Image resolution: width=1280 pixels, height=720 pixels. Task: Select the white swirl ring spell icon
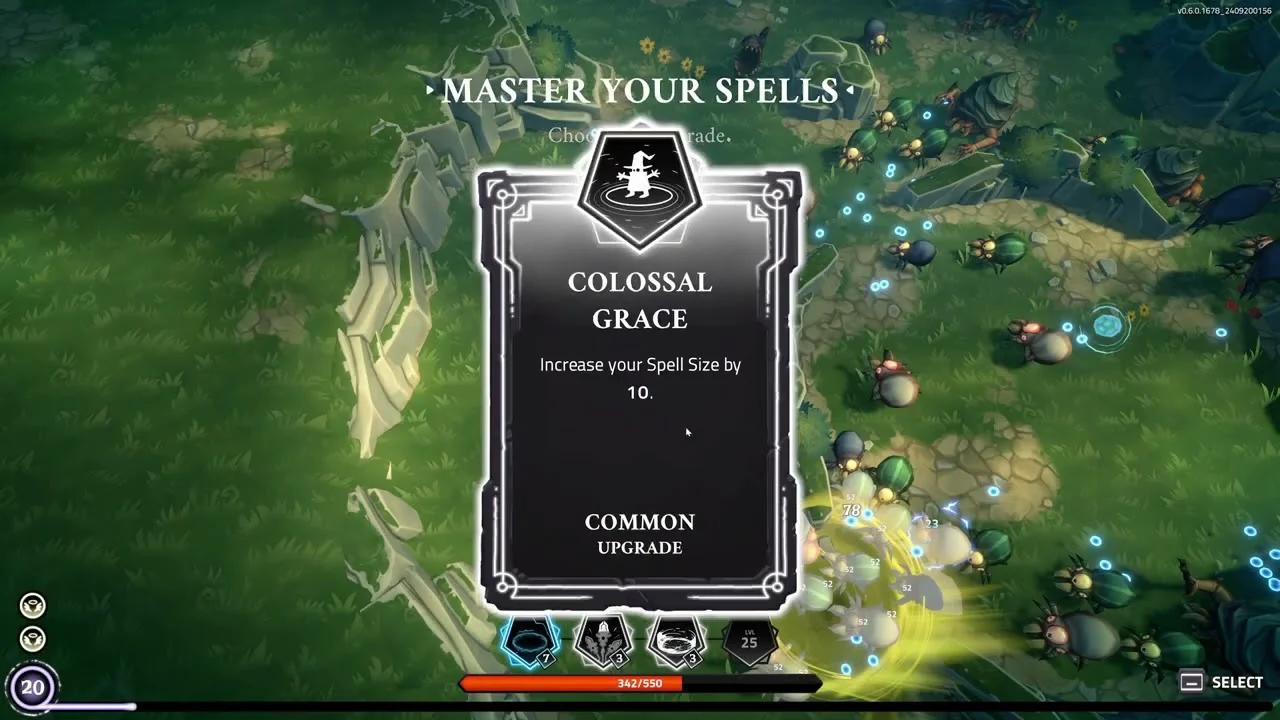[x=675, y=640]
